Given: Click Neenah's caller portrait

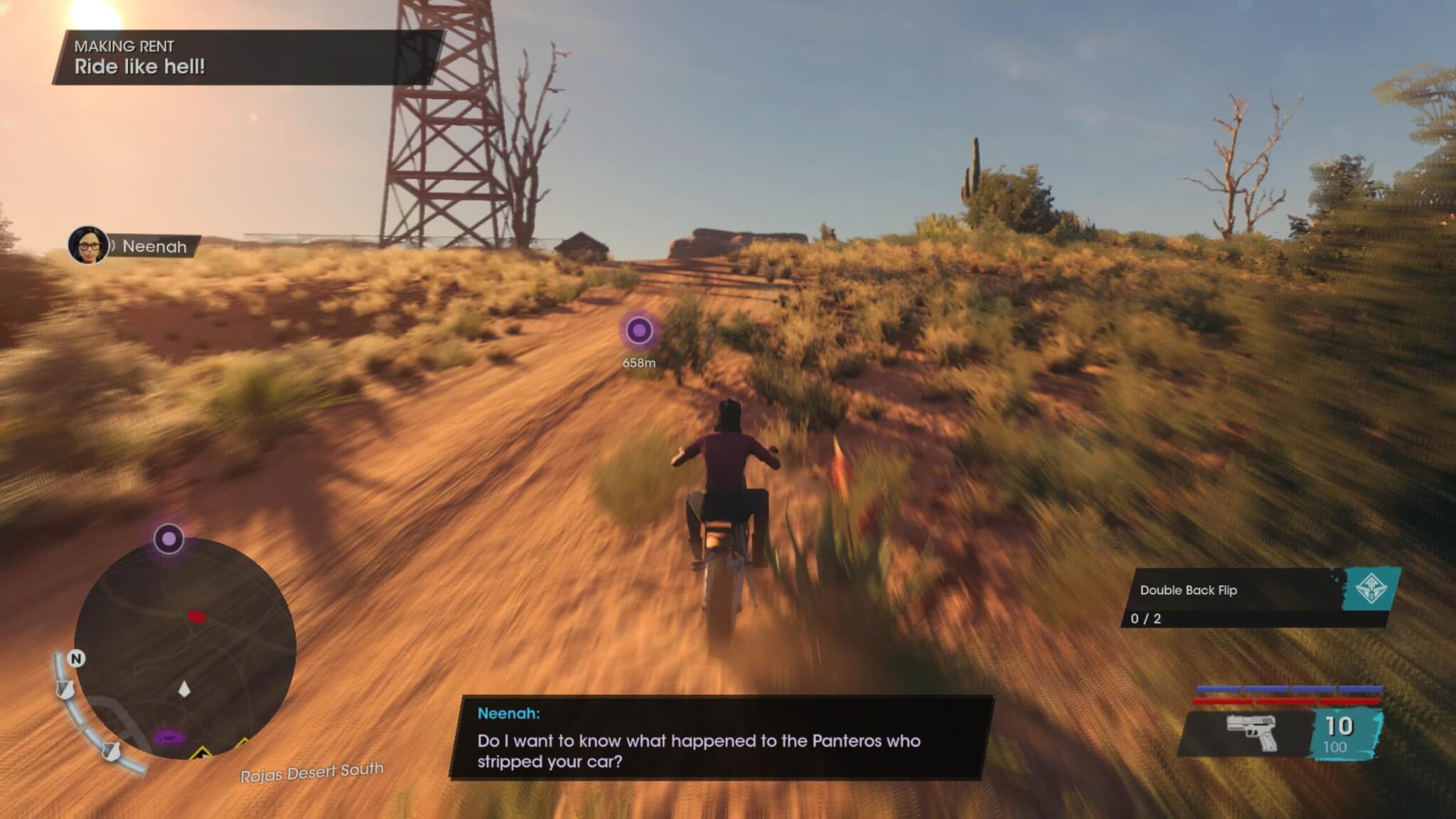Looking at the screenshot, I should click(x=87, y=245).
